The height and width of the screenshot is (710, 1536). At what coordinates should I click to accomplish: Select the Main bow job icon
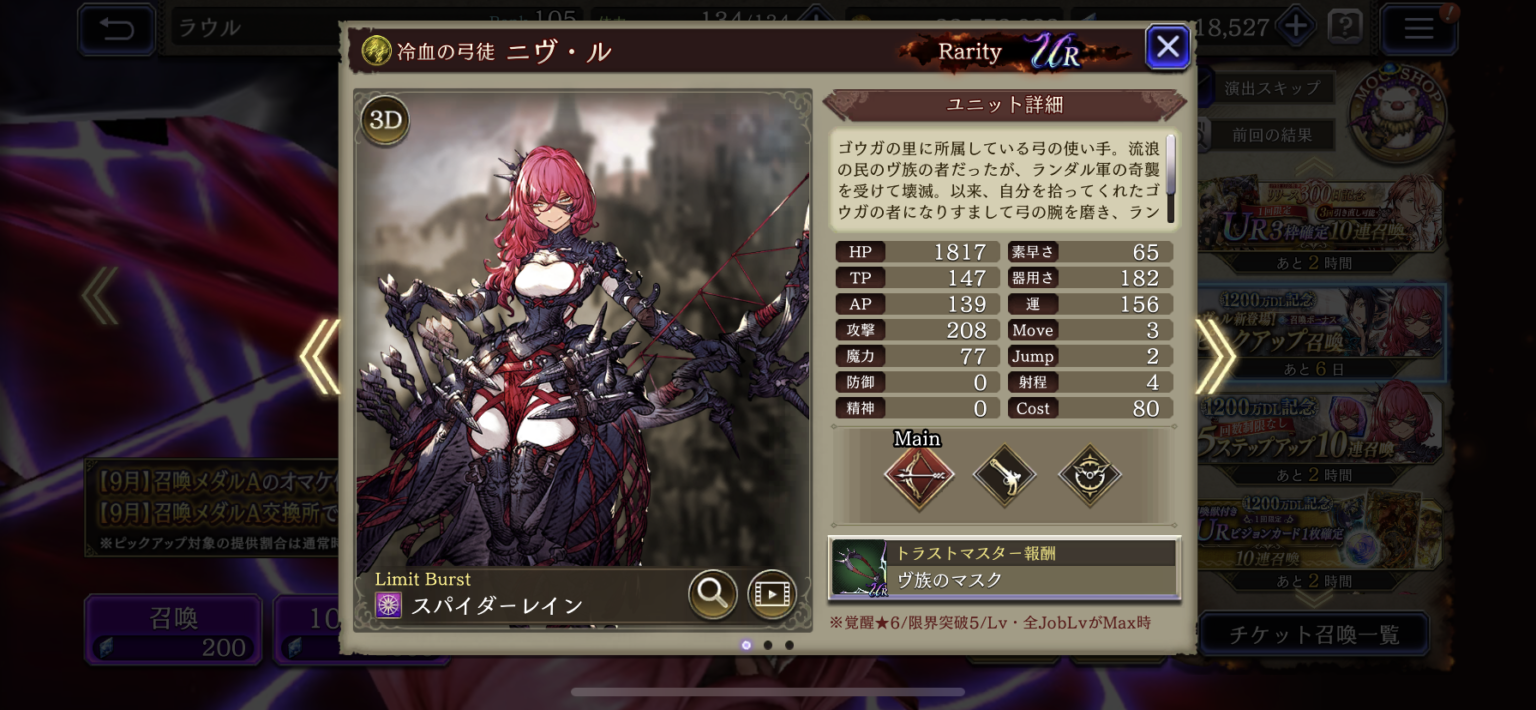[918, 475]
